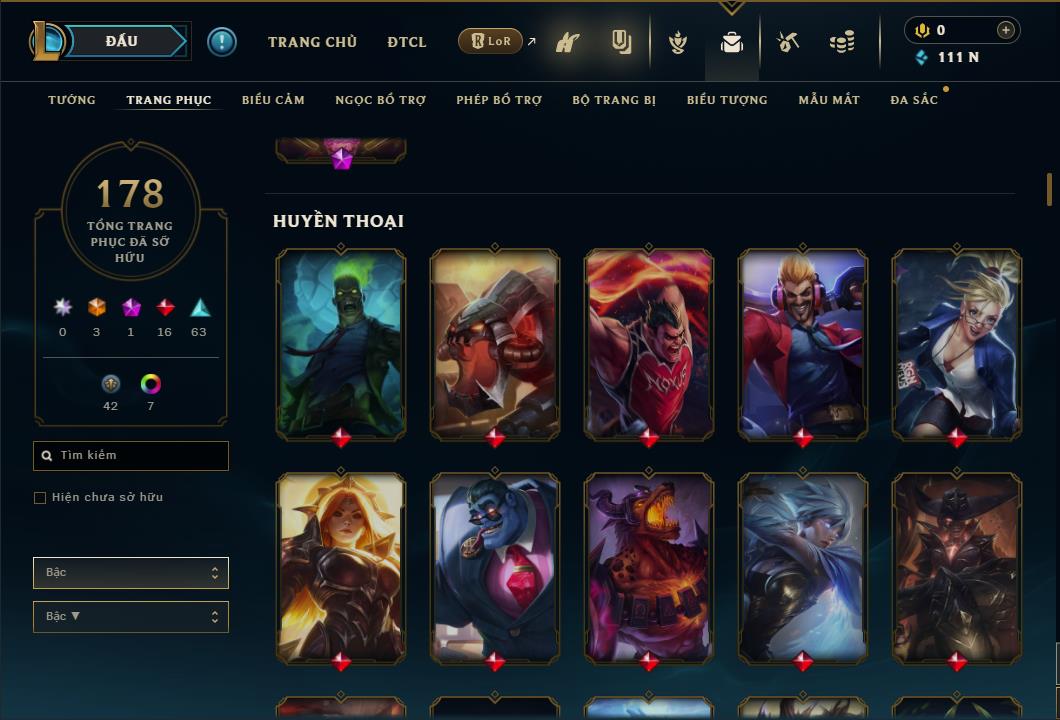Switch to BIỂU TƯỢNG tab
This screenshot has height=720, width=1060.
coord(727,100)
